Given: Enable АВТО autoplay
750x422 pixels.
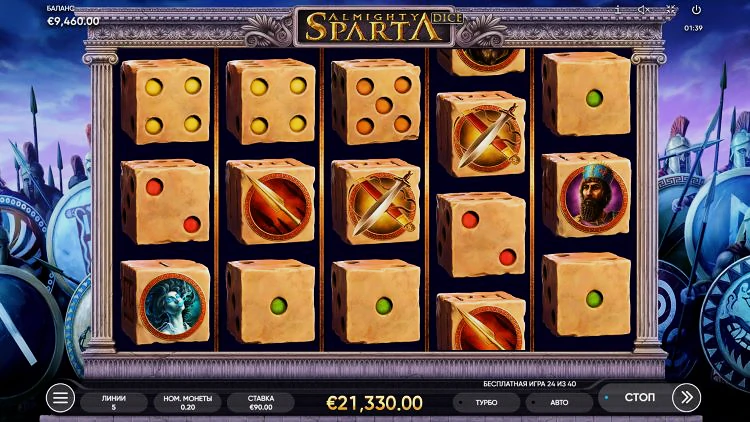Looking at the screenshot, I should coord(558,402).
